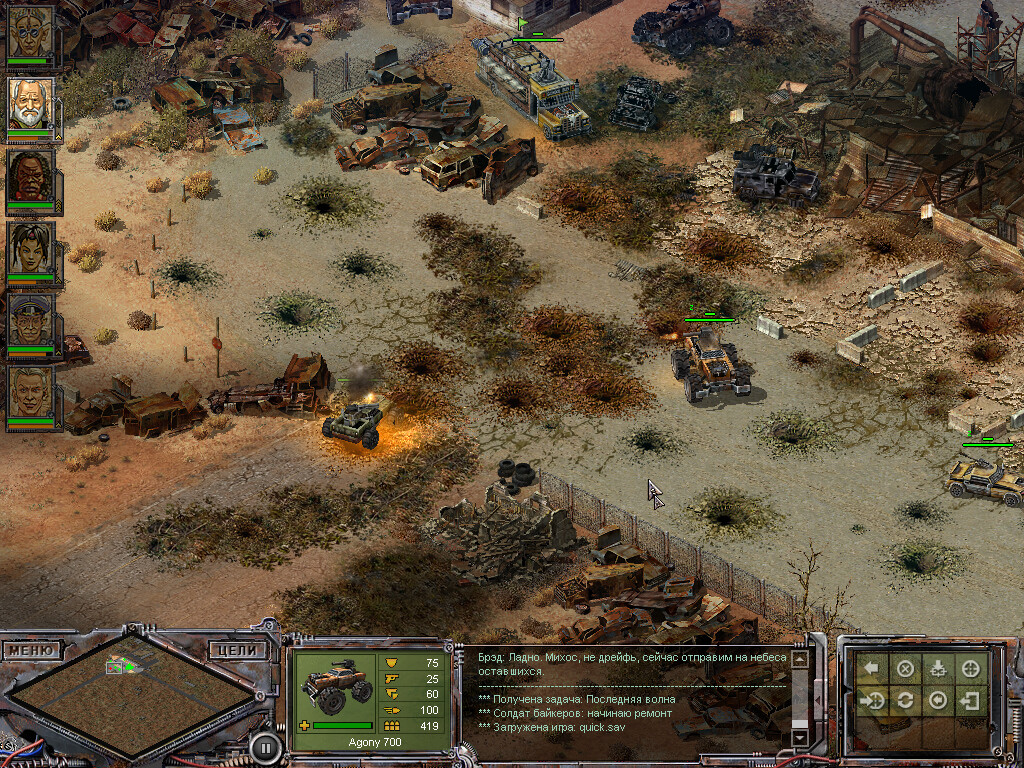Pause the game with the round pause button

click(264, 746)
